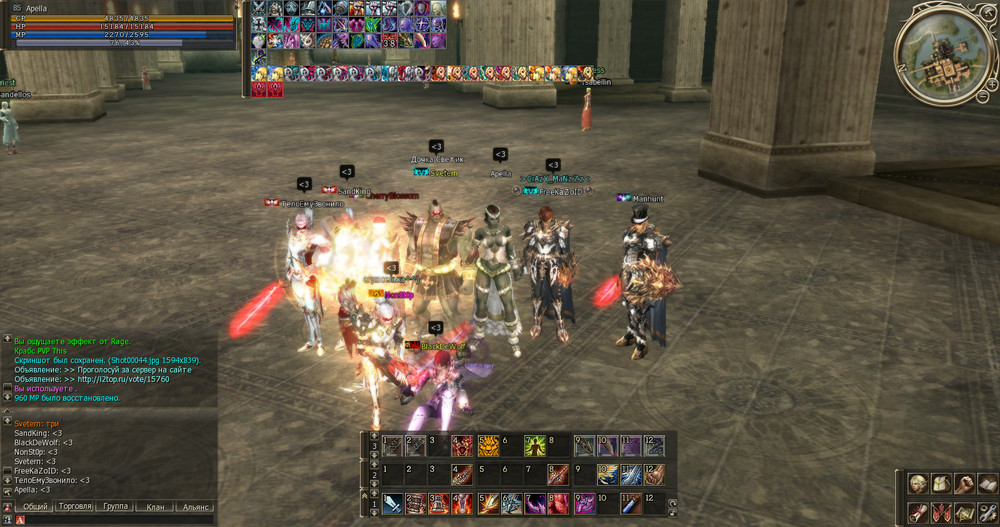Viewport: 1000px width, 527px height.
Task: Switch to the Общий chat tab
Action: [36, 507]
